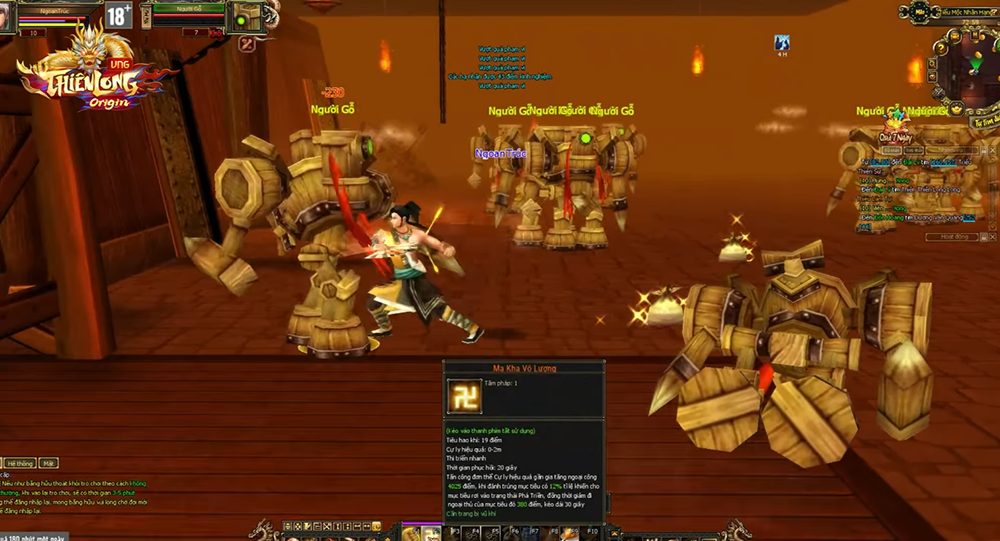Switch to the Hệ thống chat tab
Screen dimensions: 1000x541
pyautogui.click(x=19, y=464)
